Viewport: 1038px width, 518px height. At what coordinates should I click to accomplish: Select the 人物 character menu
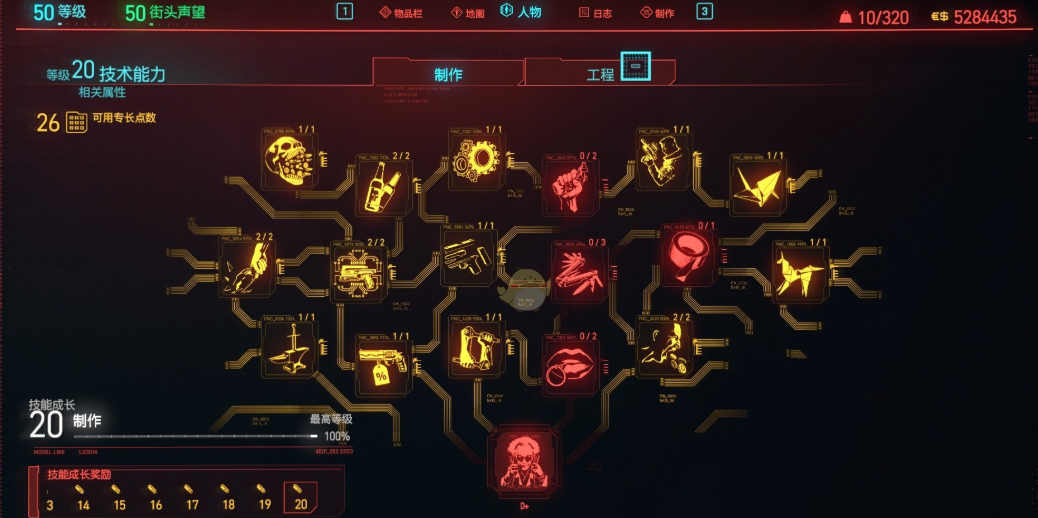point(521,13)
